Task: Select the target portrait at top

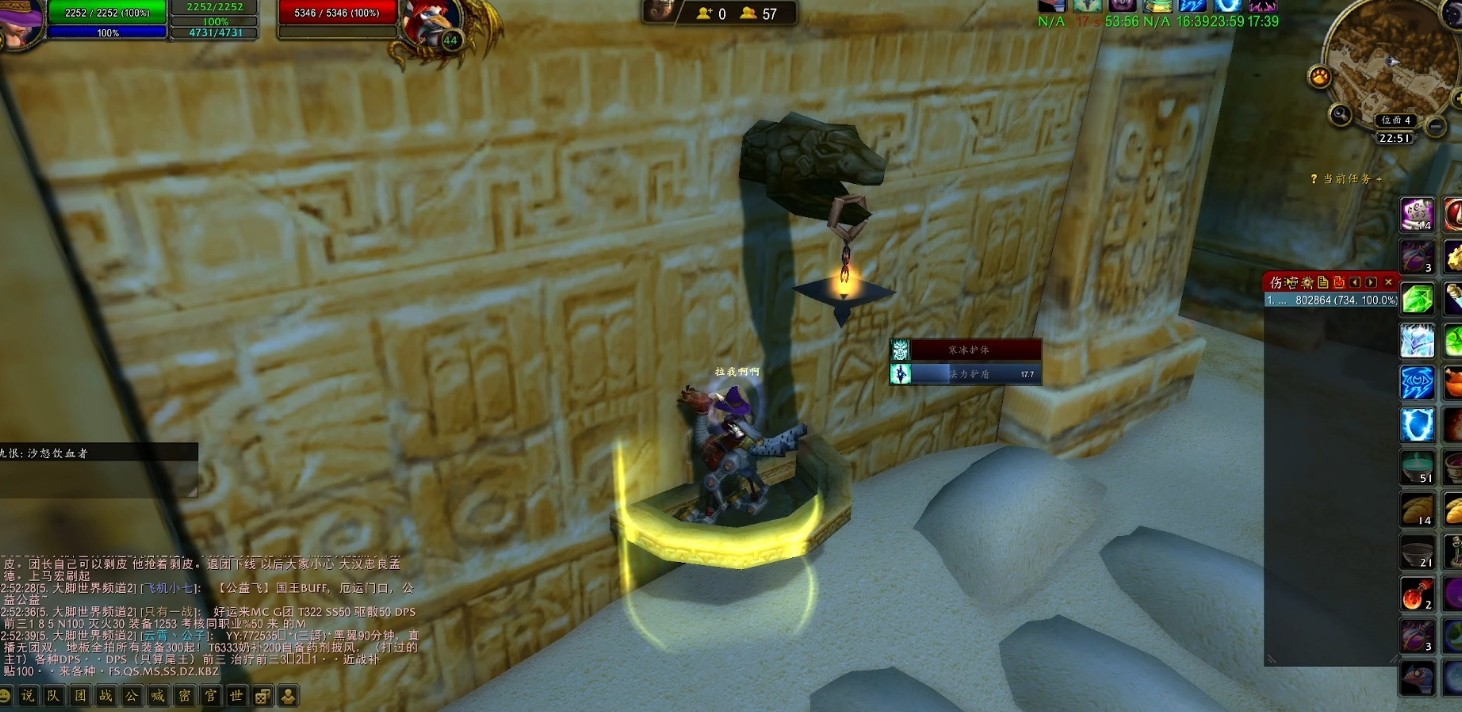Action: click(432, 20)
